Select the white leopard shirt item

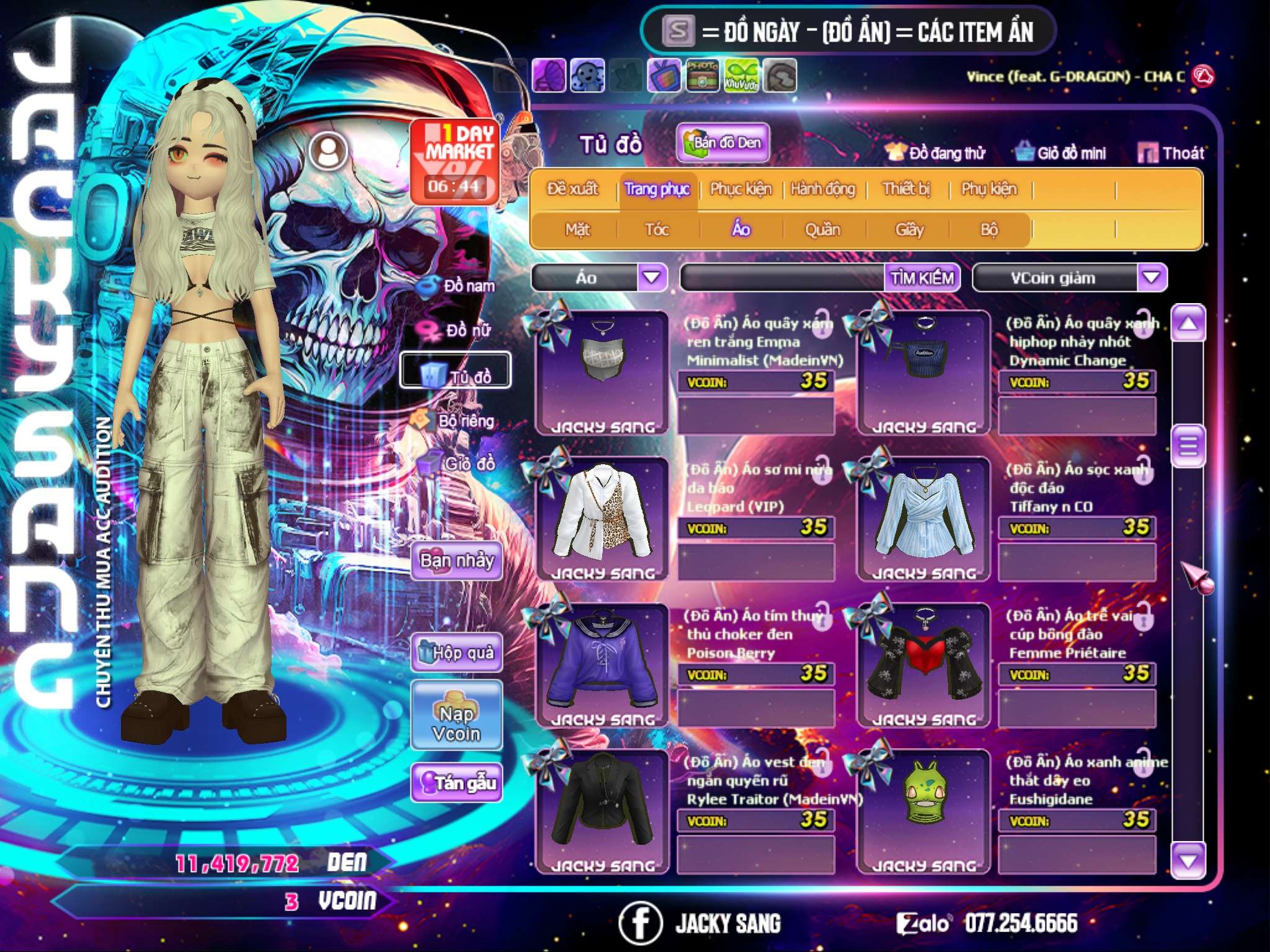pyautogui.click(x=602, y=514)
